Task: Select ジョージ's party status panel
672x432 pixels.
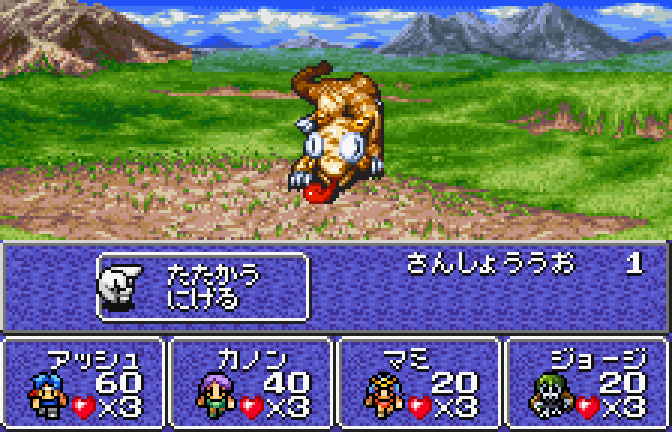Action: [587, 382]
